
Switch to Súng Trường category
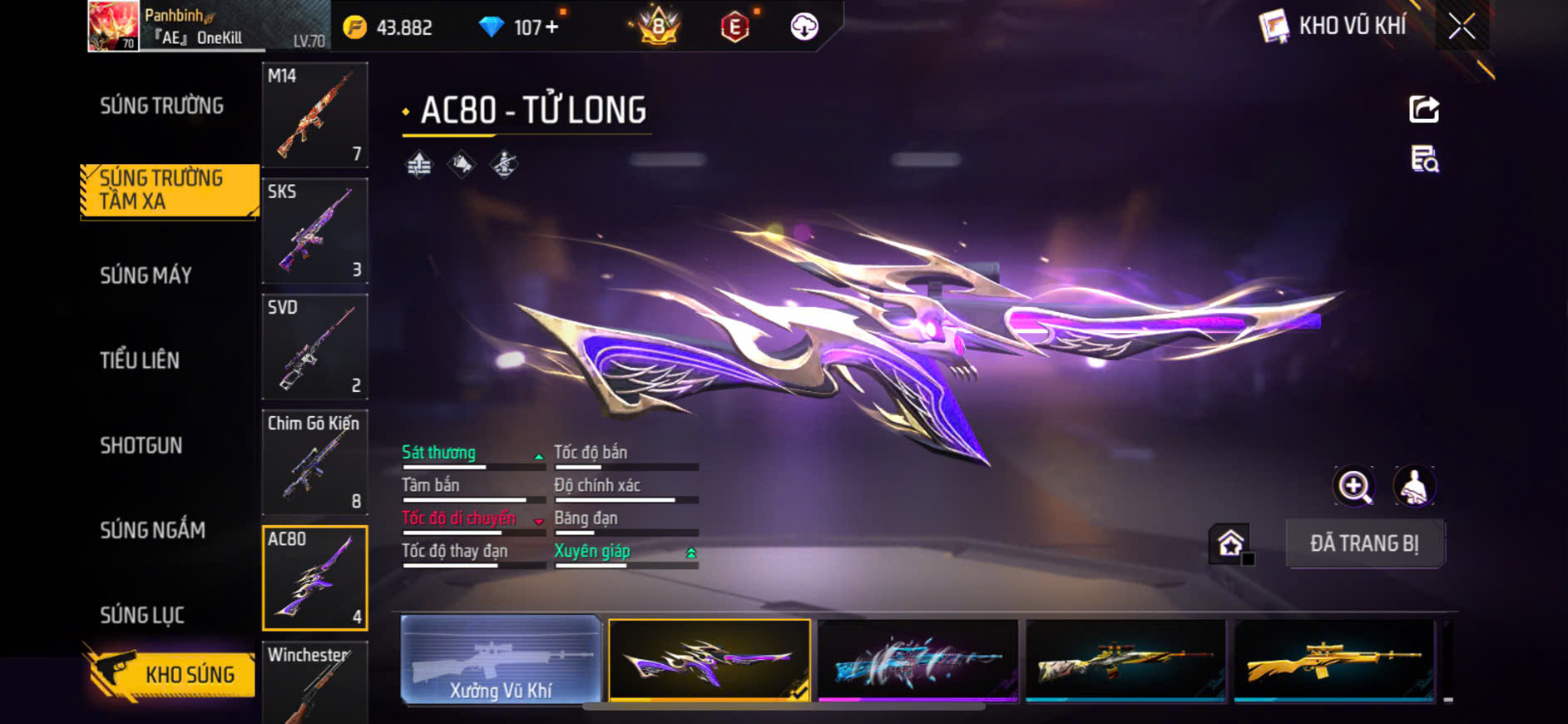[x=162, y=106]
